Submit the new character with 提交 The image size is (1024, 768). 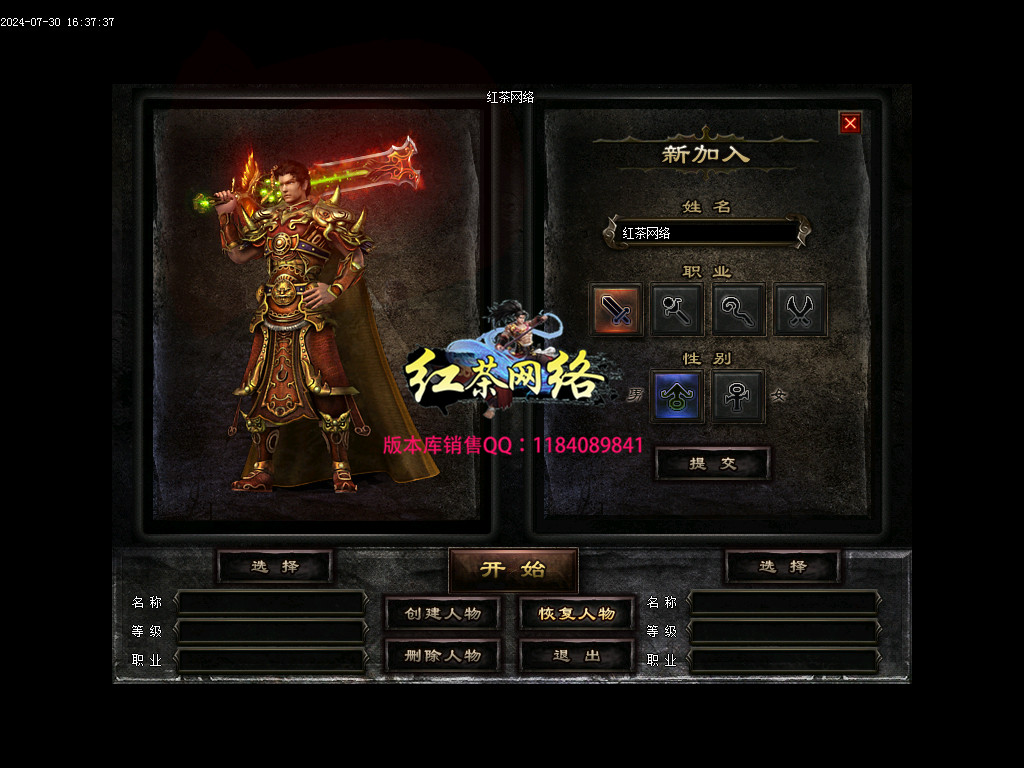[712, 463]
